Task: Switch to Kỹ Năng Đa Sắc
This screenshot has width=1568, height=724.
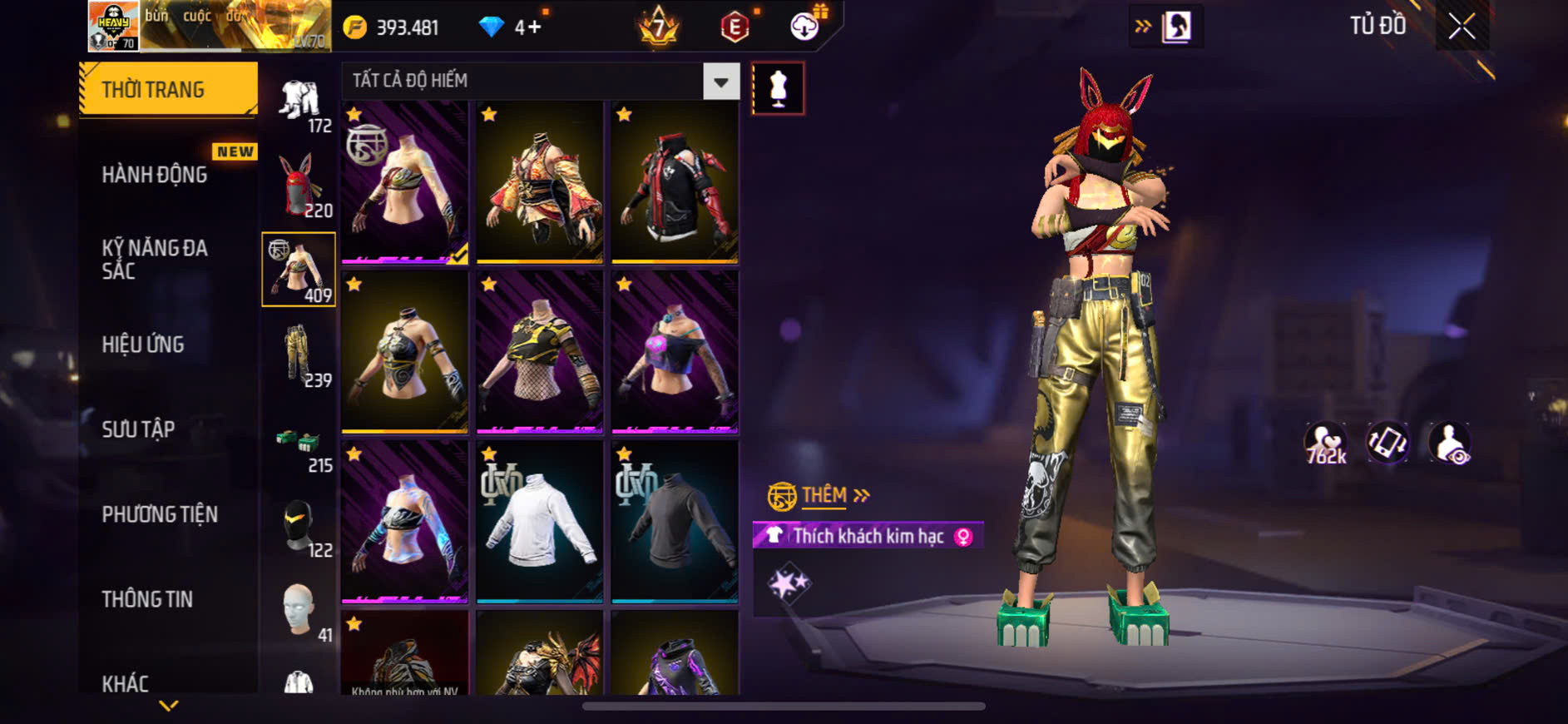Action: (155, 259)
